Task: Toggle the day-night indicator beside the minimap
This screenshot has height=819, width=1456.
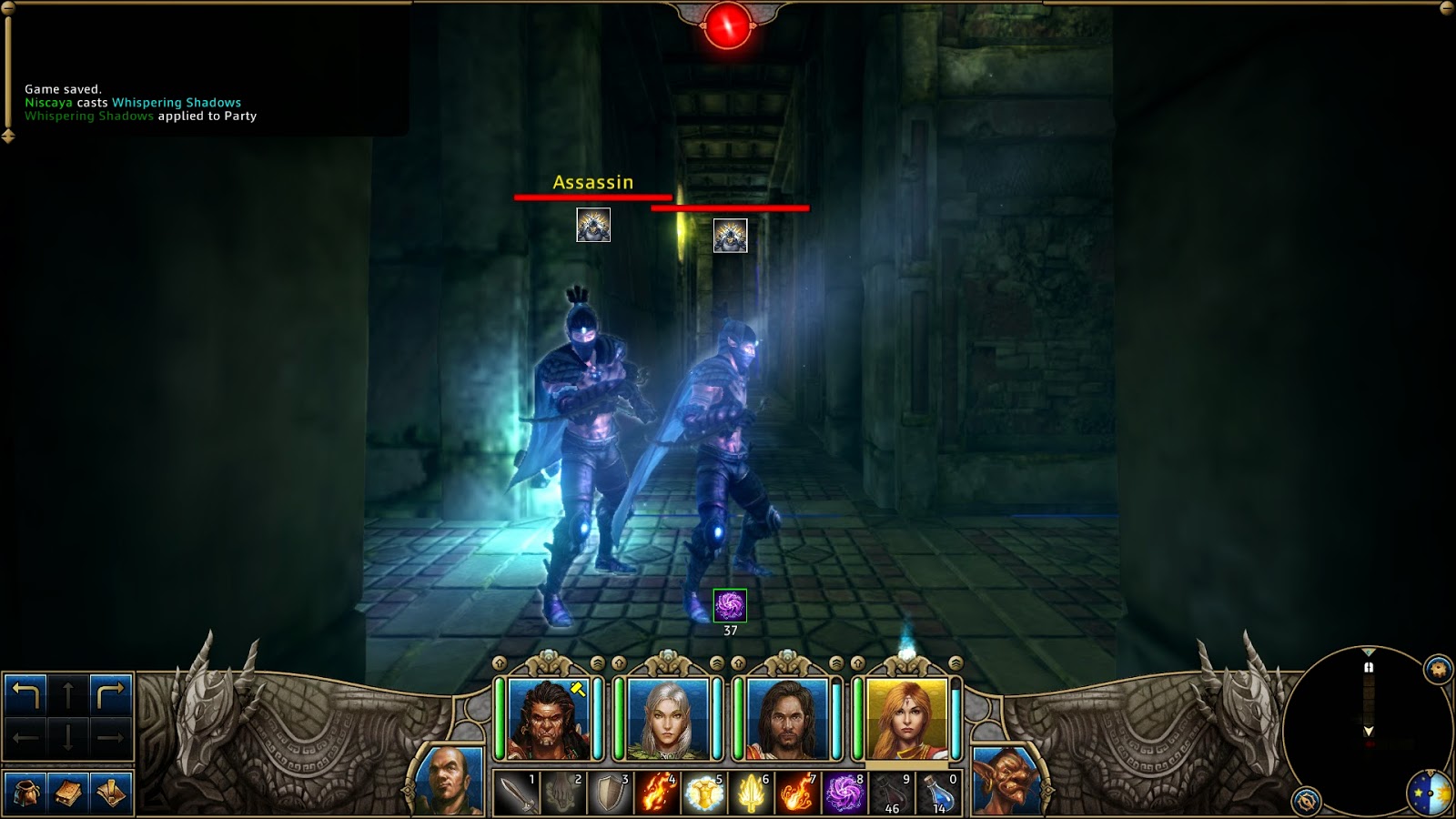Action: click(1431, 793)
